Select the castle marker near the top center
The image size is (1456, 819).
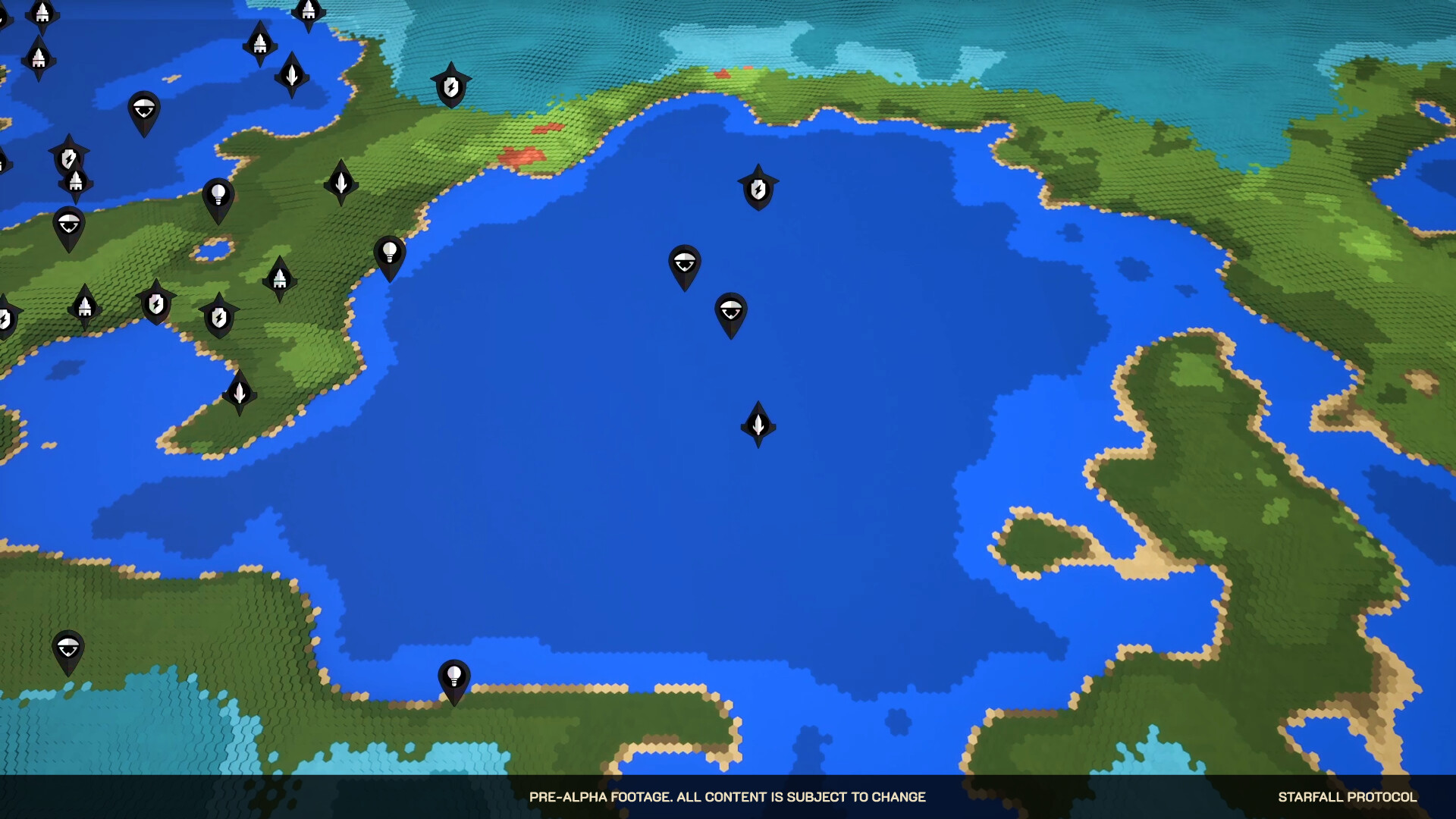(x=309, y=11)
